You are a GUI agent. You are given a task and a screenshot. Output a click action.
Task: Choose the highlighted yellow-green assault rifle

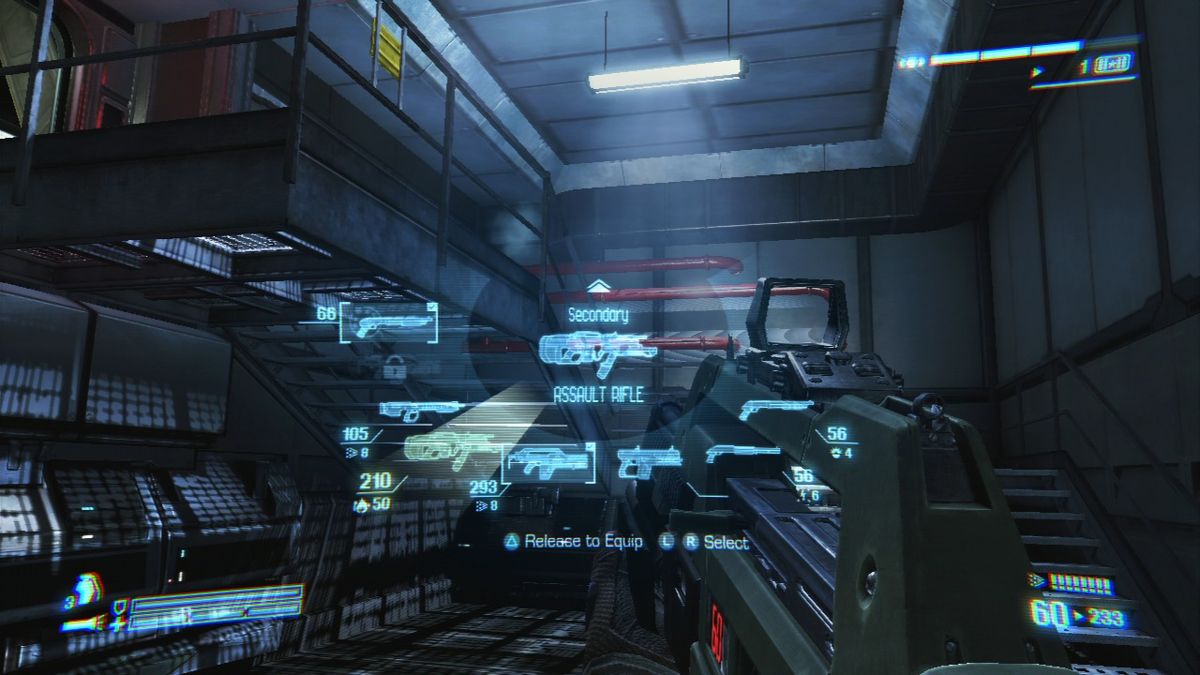pos(452,450)
